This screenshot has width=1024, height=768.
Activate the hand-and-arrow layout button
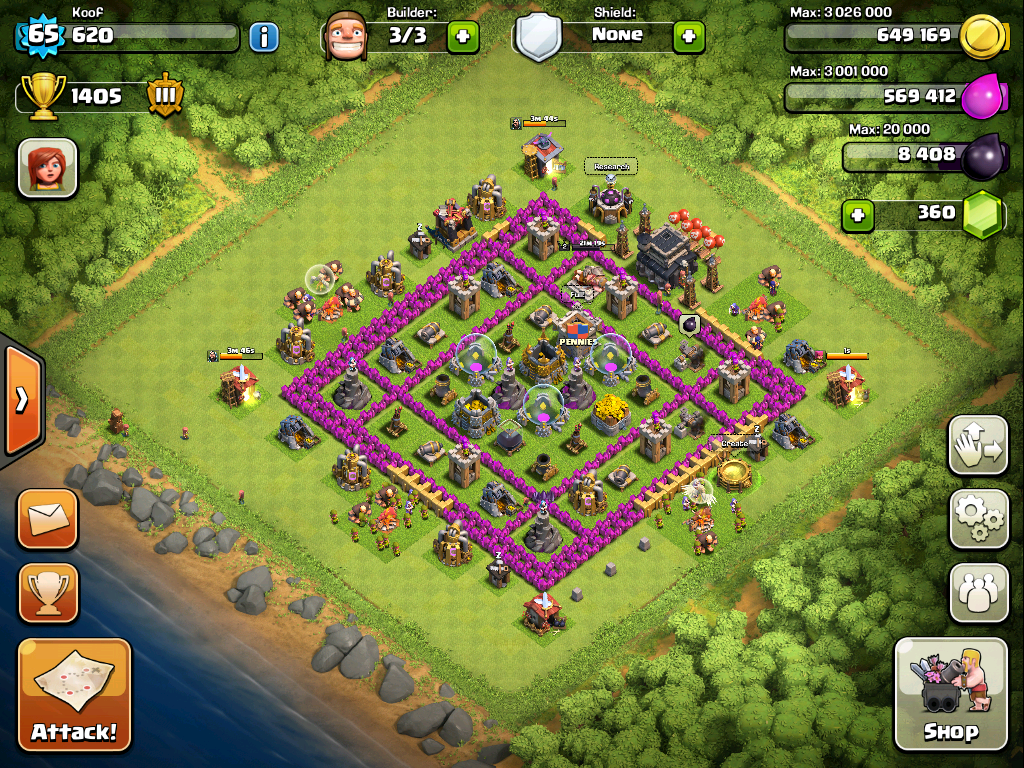click(978, 445)
